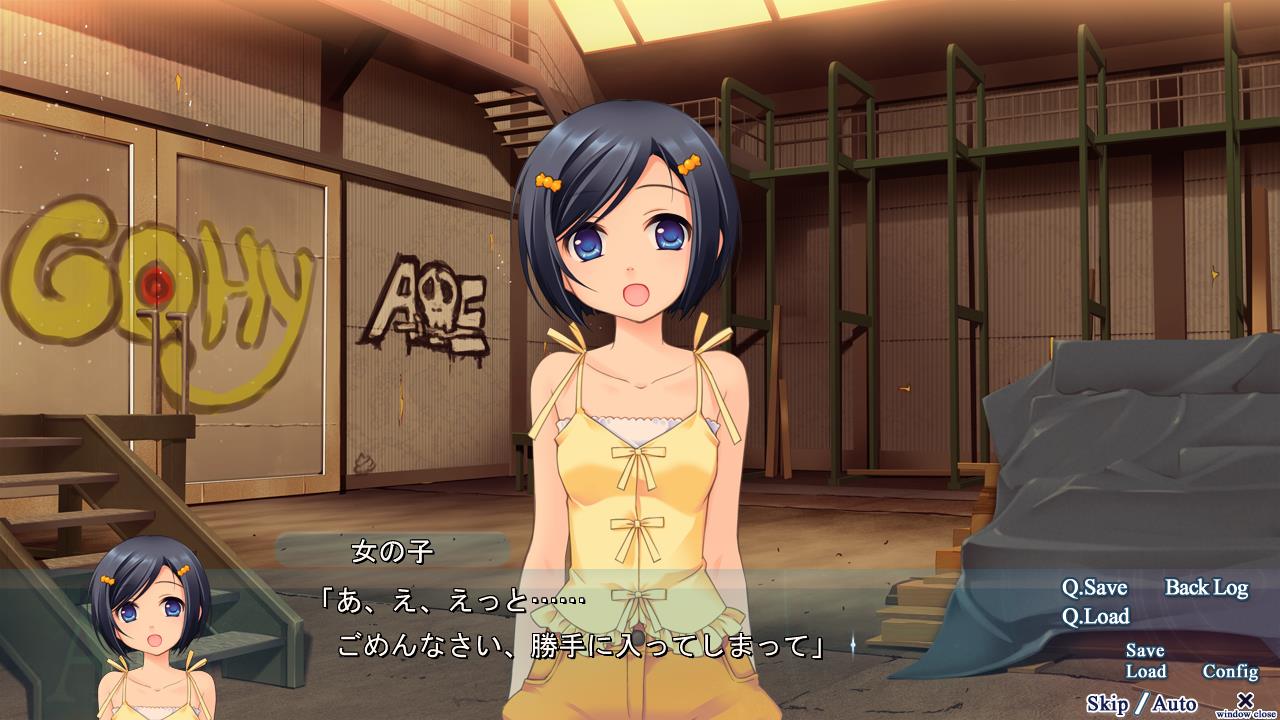Toggle Auto mode
Viewport: 1280px width, 720px height.
[x=1174, y=704]
